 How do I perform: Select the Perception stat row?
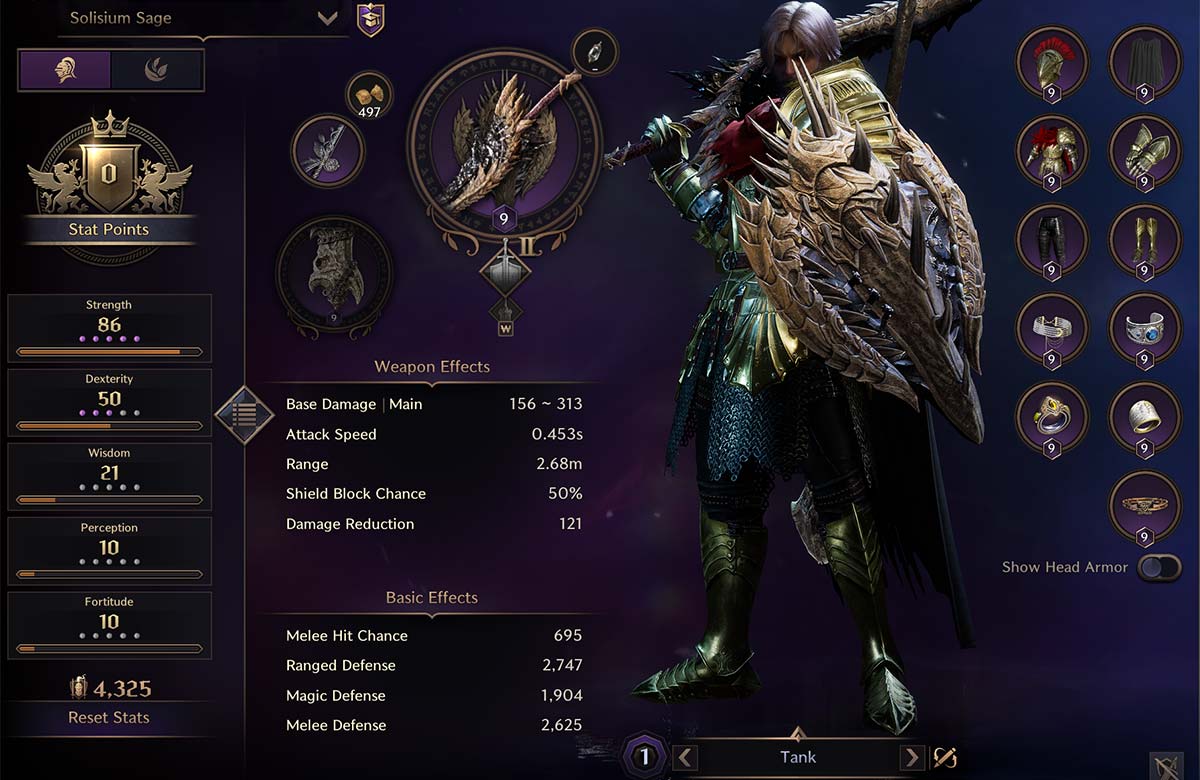110,550
